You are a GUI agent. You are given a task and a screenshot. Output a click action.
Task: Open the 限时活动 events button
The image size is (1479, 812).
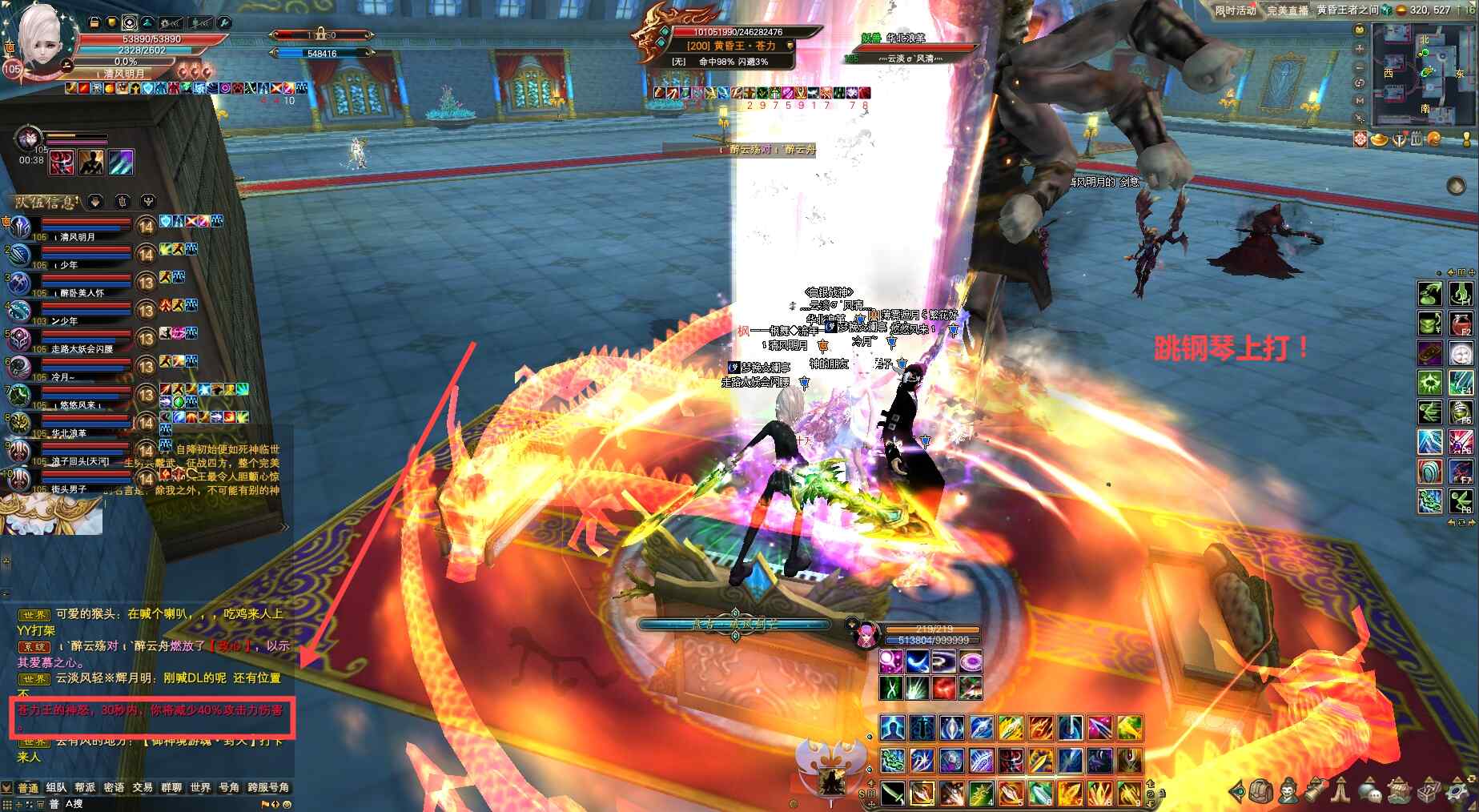[x=1236, y=10]
